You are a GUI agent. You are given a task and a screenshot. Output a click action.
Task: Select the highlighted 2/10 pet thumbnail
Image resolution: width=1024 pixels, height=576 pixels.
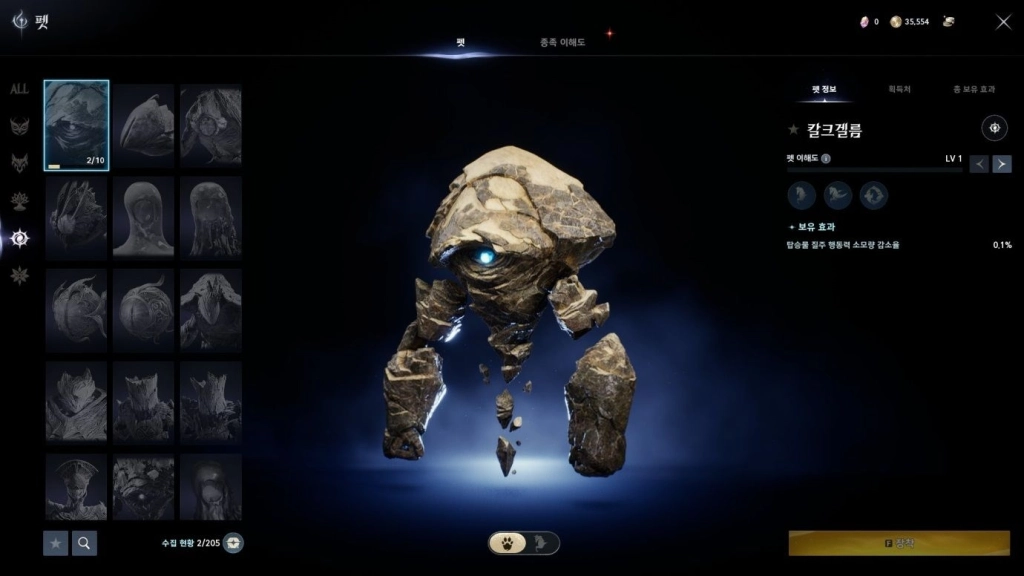tap(77, 125)
